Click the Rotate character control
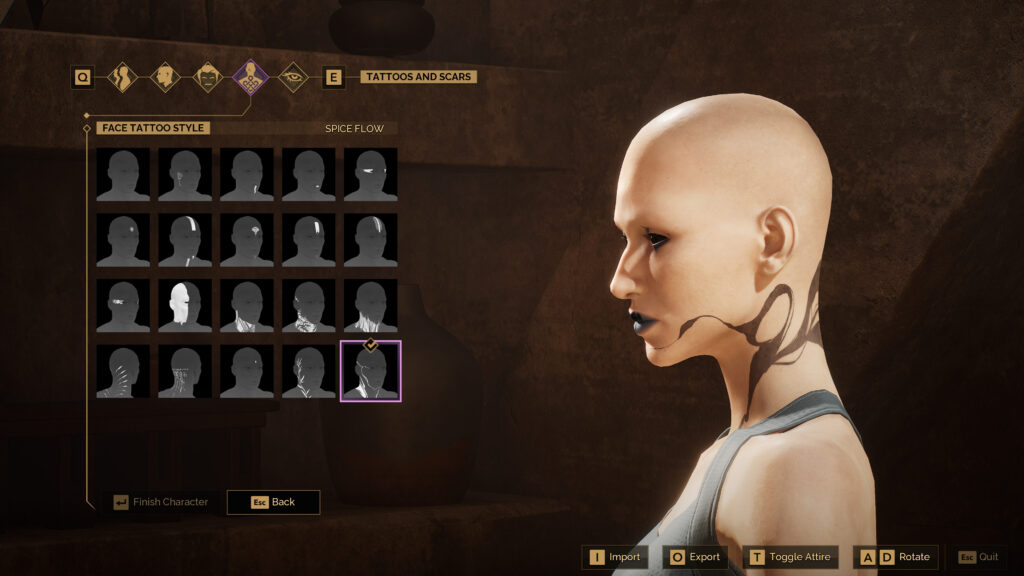Screen dimensions: 1024x576 tap(896, 557)
